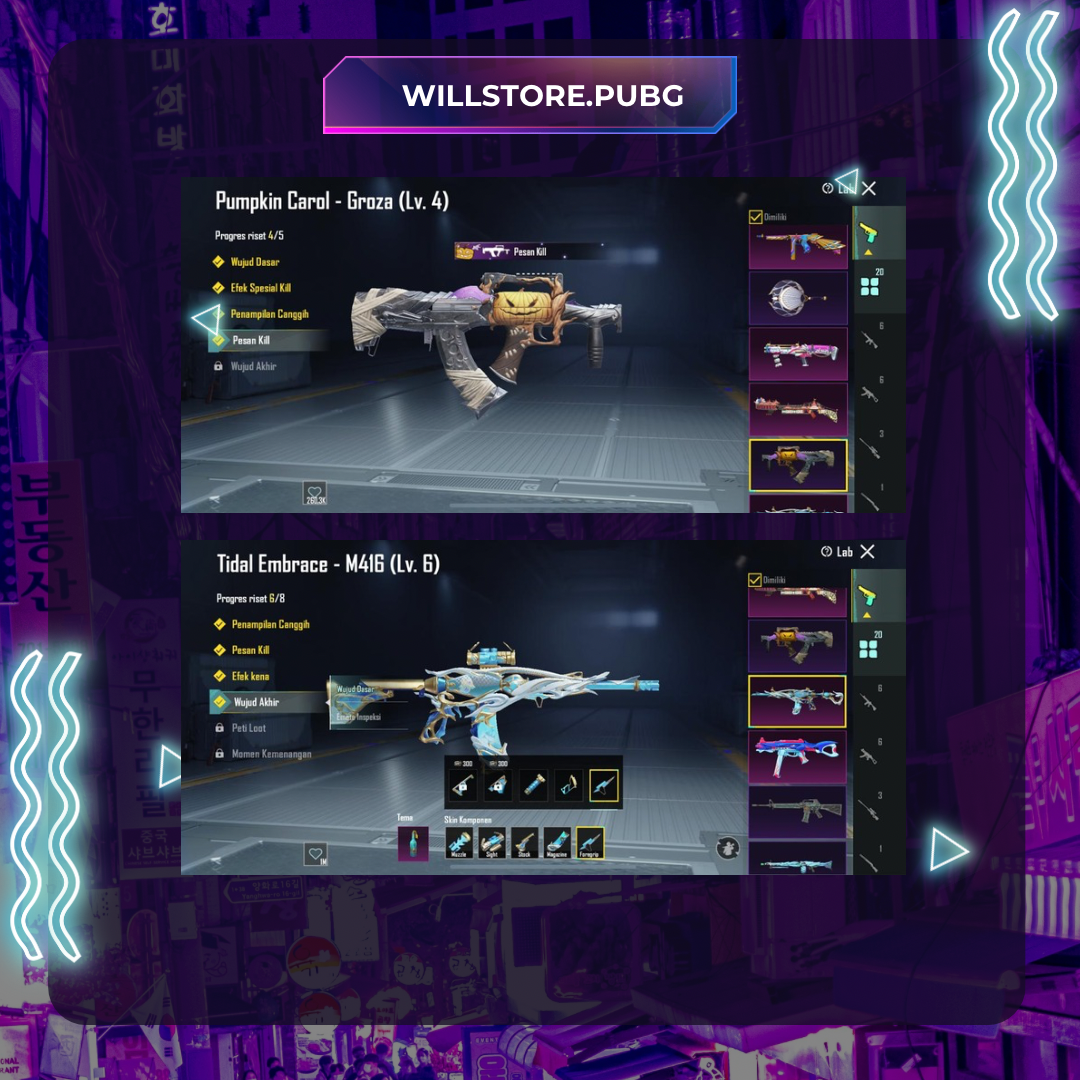Open the locked Peti Loot stage
The width and height of the screenshot is (1080, 1080).
(249, 728)
